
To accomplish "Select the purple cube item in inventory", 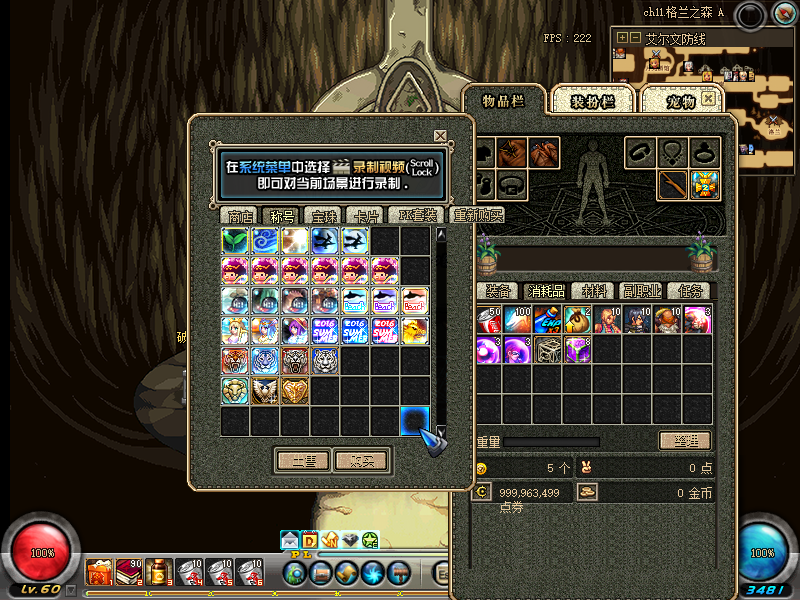I will click(x=578, y=349).
